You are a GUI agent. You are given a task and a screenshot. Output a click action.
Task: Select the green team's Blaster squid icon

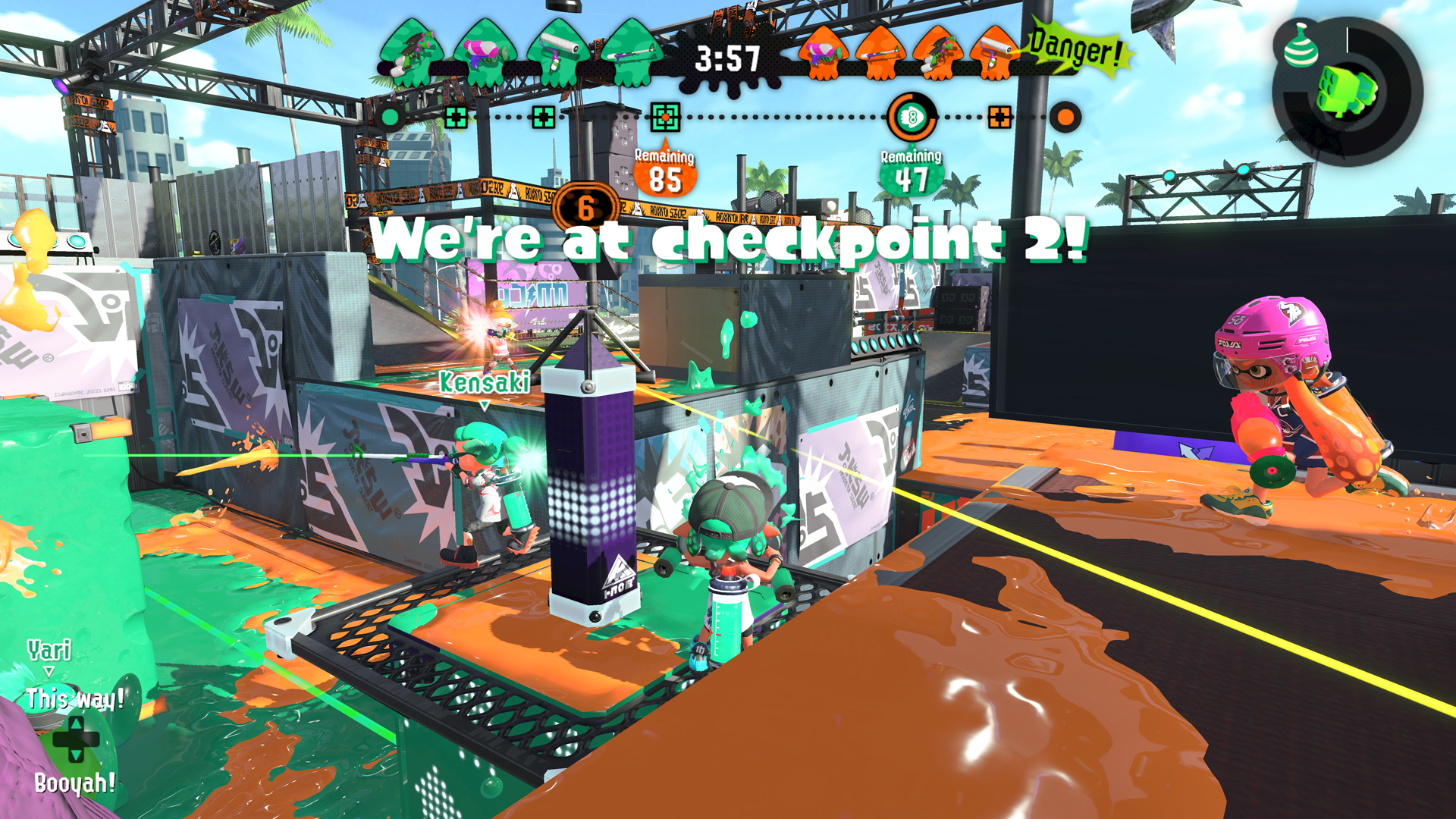pyautogui.click(x=482, y=52)
